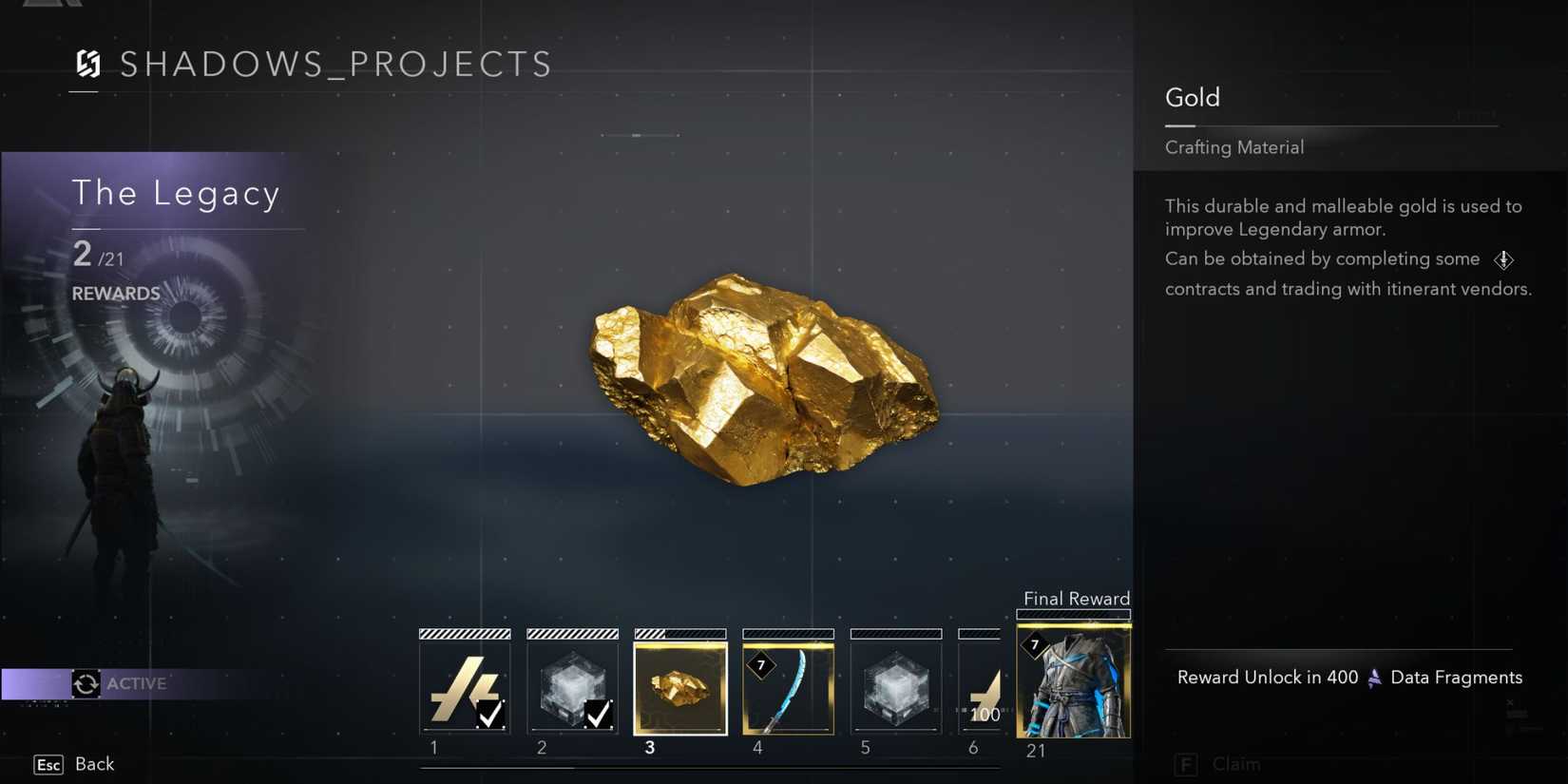
Task: Click the Active status refresh icon
Action: tap(86, 683)
